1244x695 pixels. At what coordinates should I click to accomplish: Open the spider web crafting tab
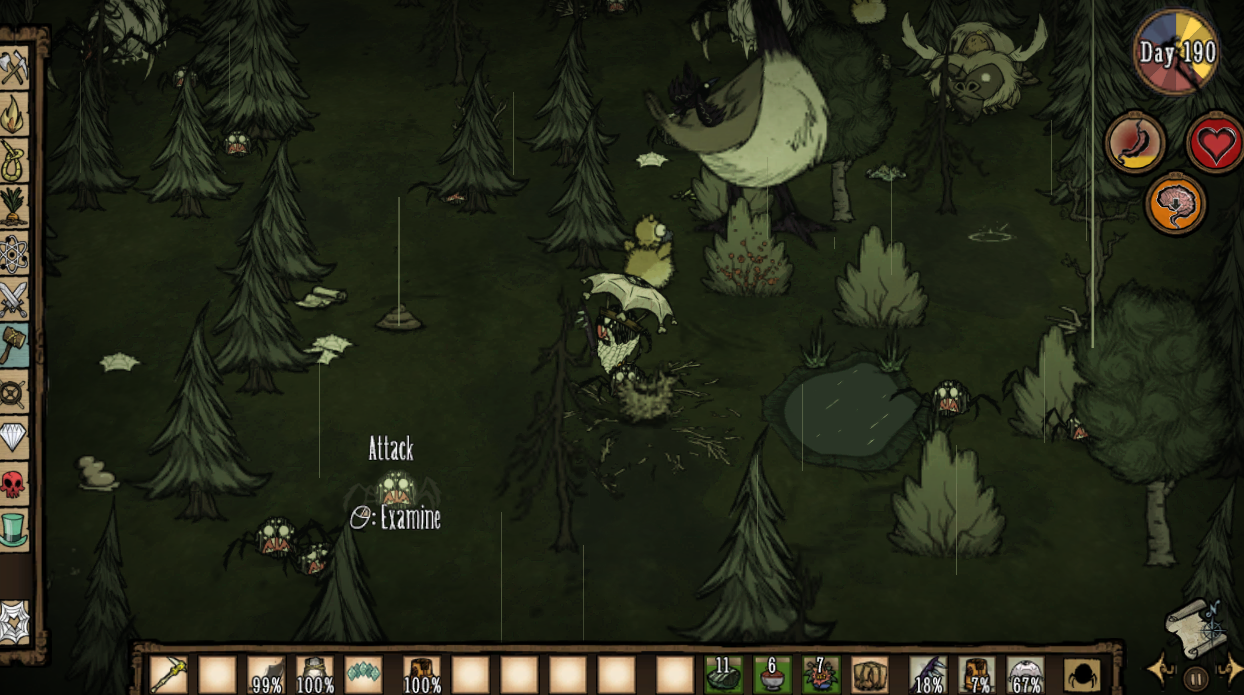point(14,620)
